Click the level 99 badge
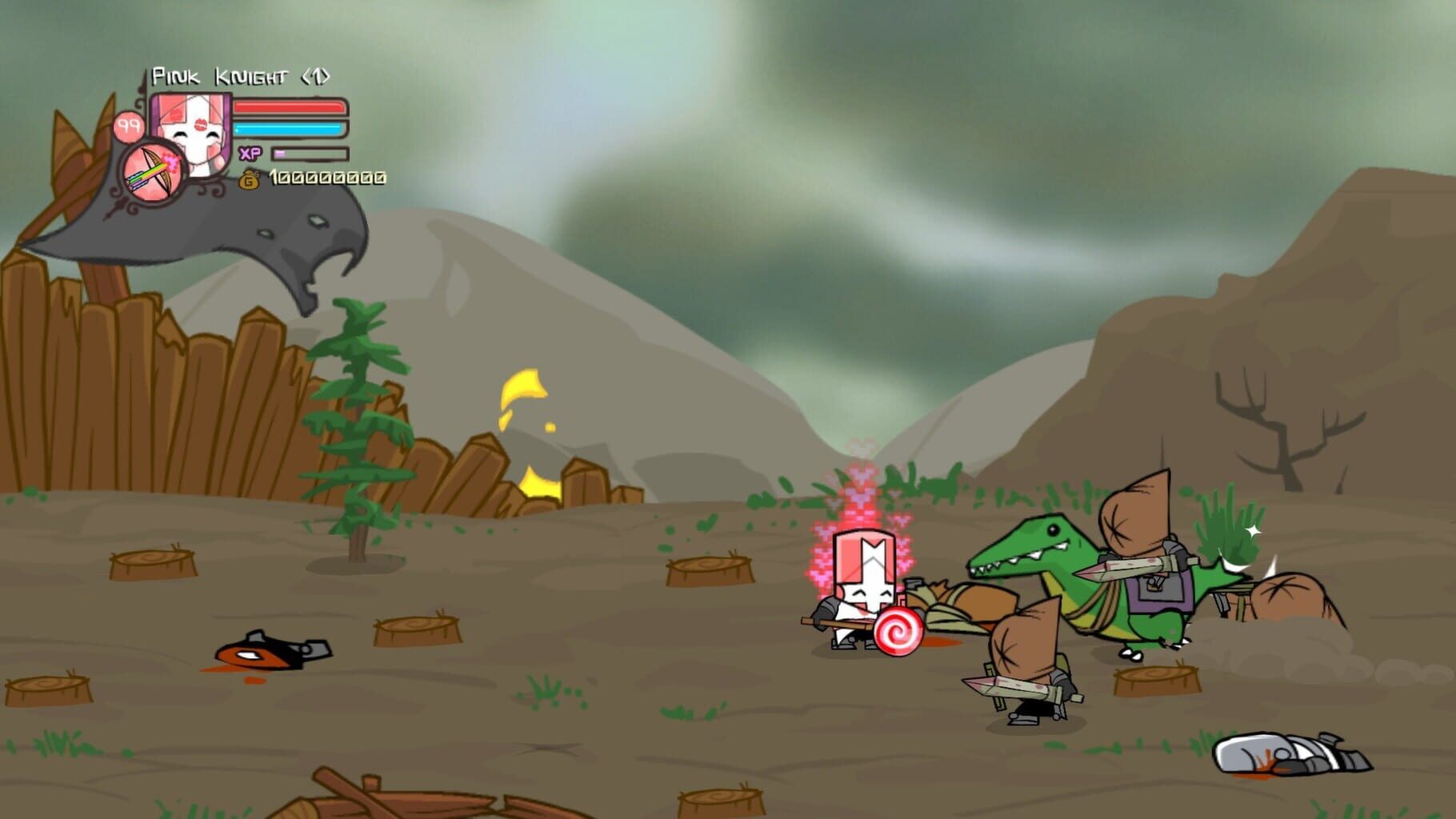This screenshot has height=819, width=1456. pos(128,125)
